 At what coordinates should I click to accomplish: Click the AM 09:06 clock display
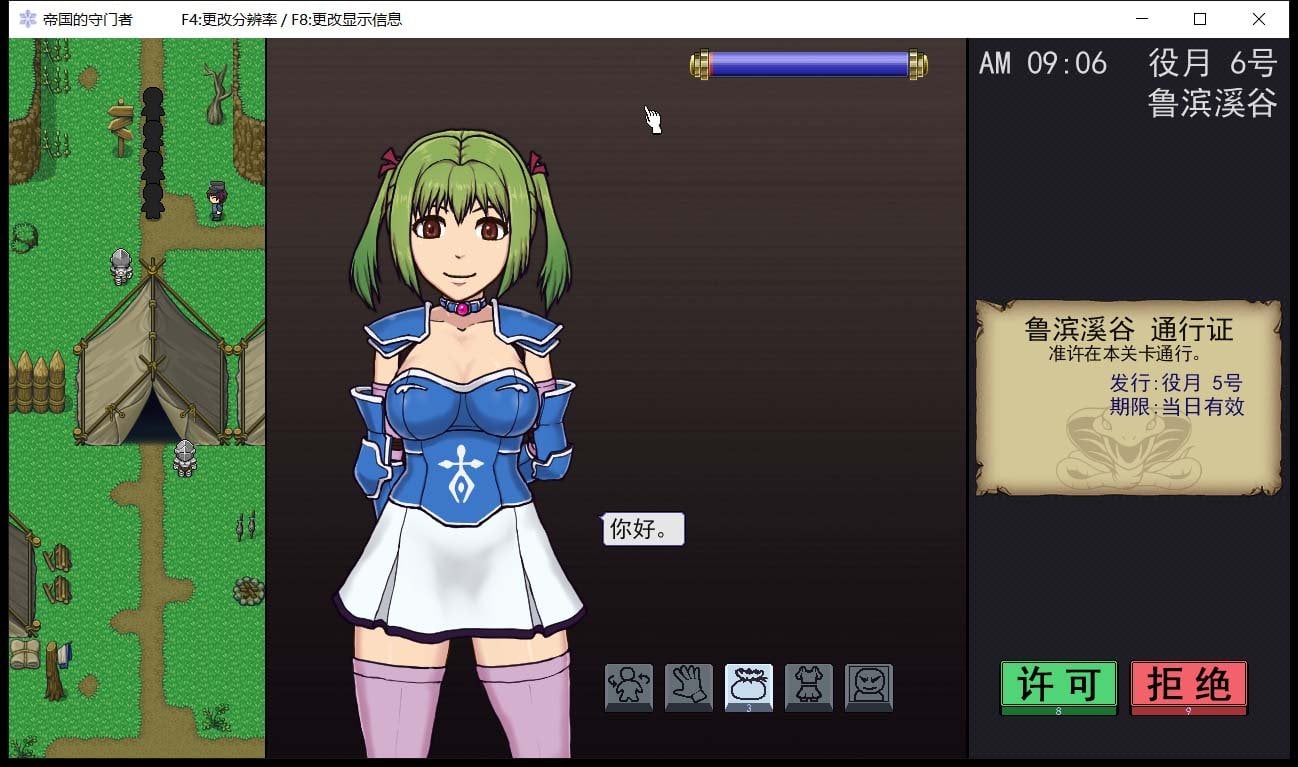point(1041,63)
